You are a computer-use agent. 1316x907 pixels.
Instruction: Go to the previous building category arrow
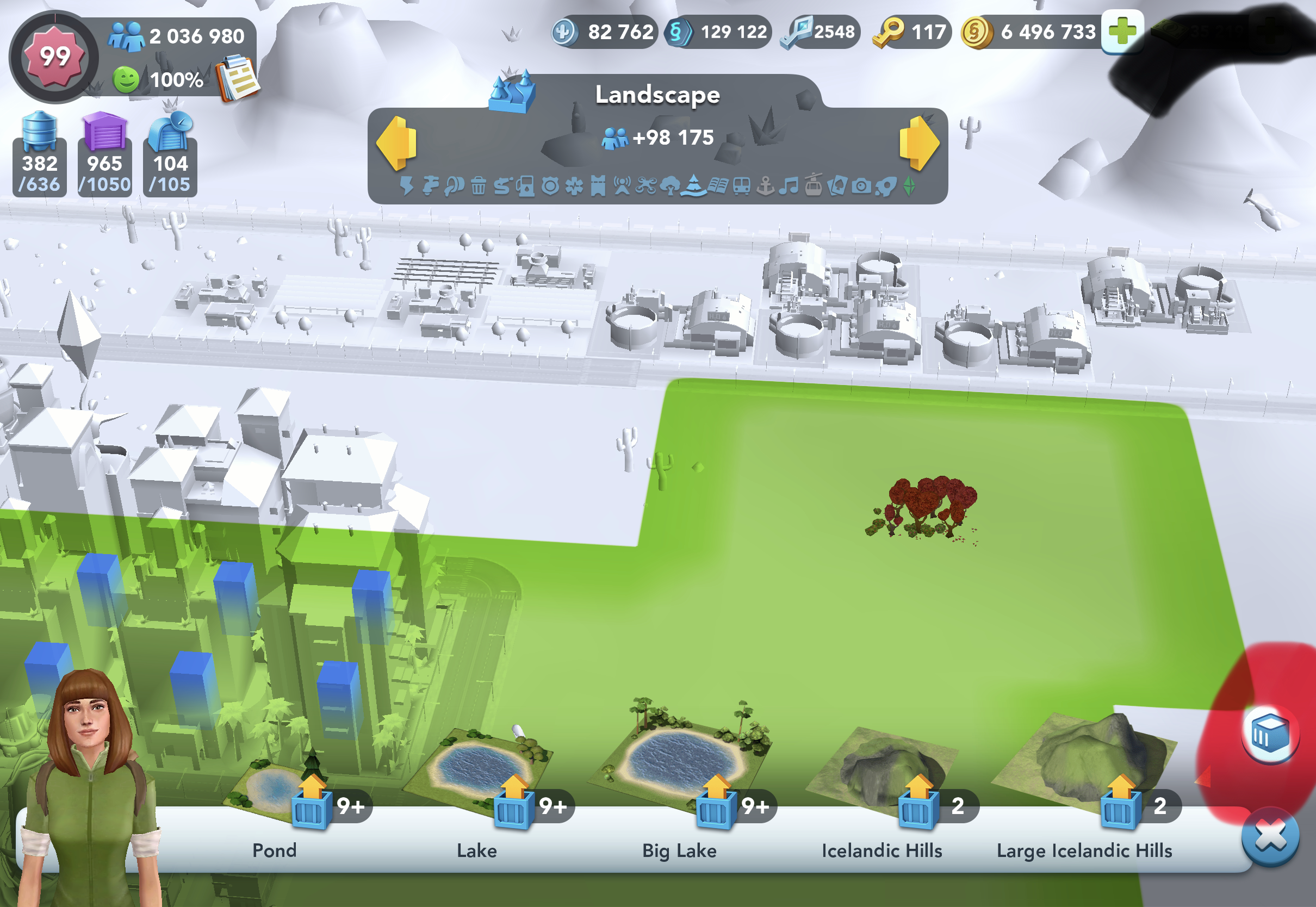click(x=396, y=143)
